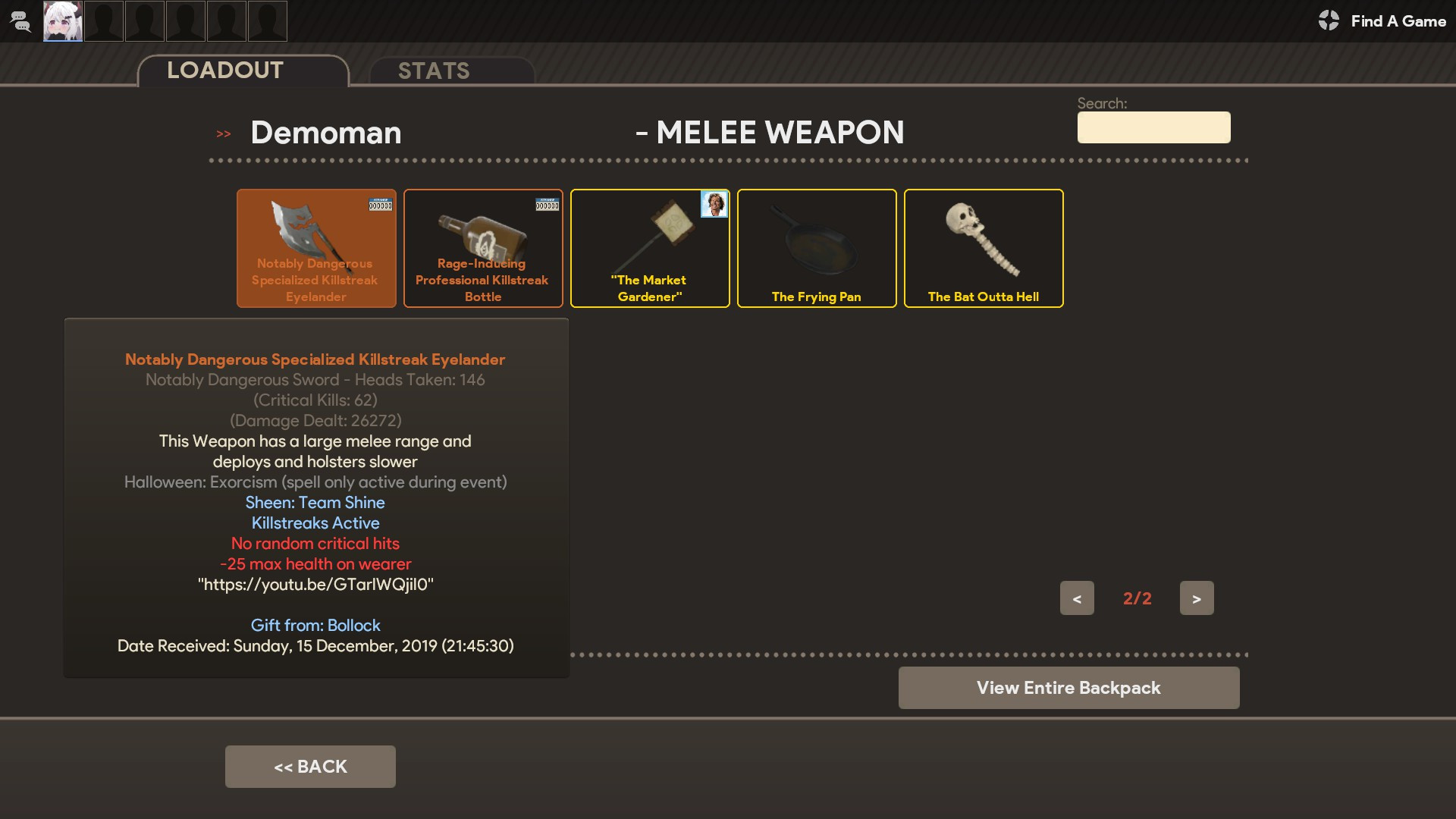Select the Notably Dangerous Killstreak Eyelander

[316, 248]
